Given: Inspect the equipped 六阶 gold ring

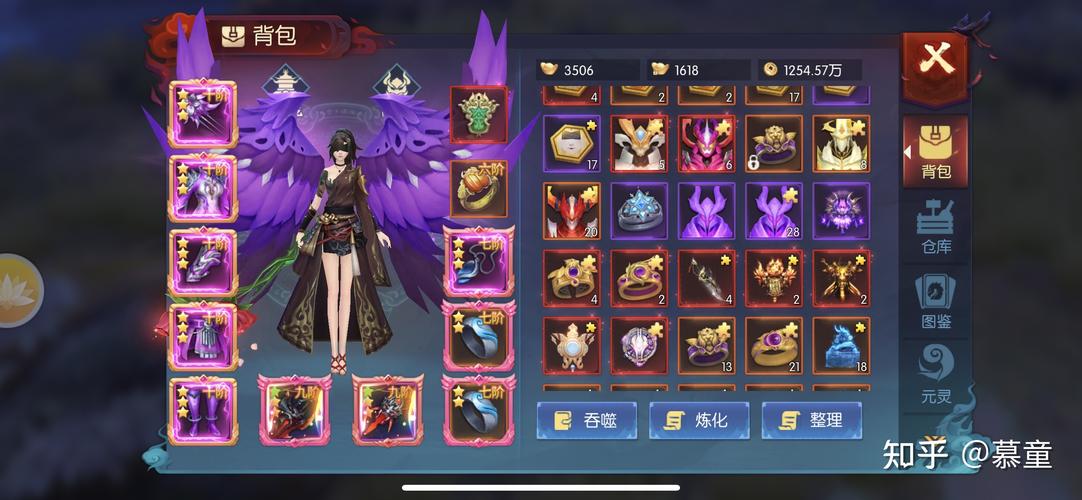Looking at the screenshot, I should point(479,187).
